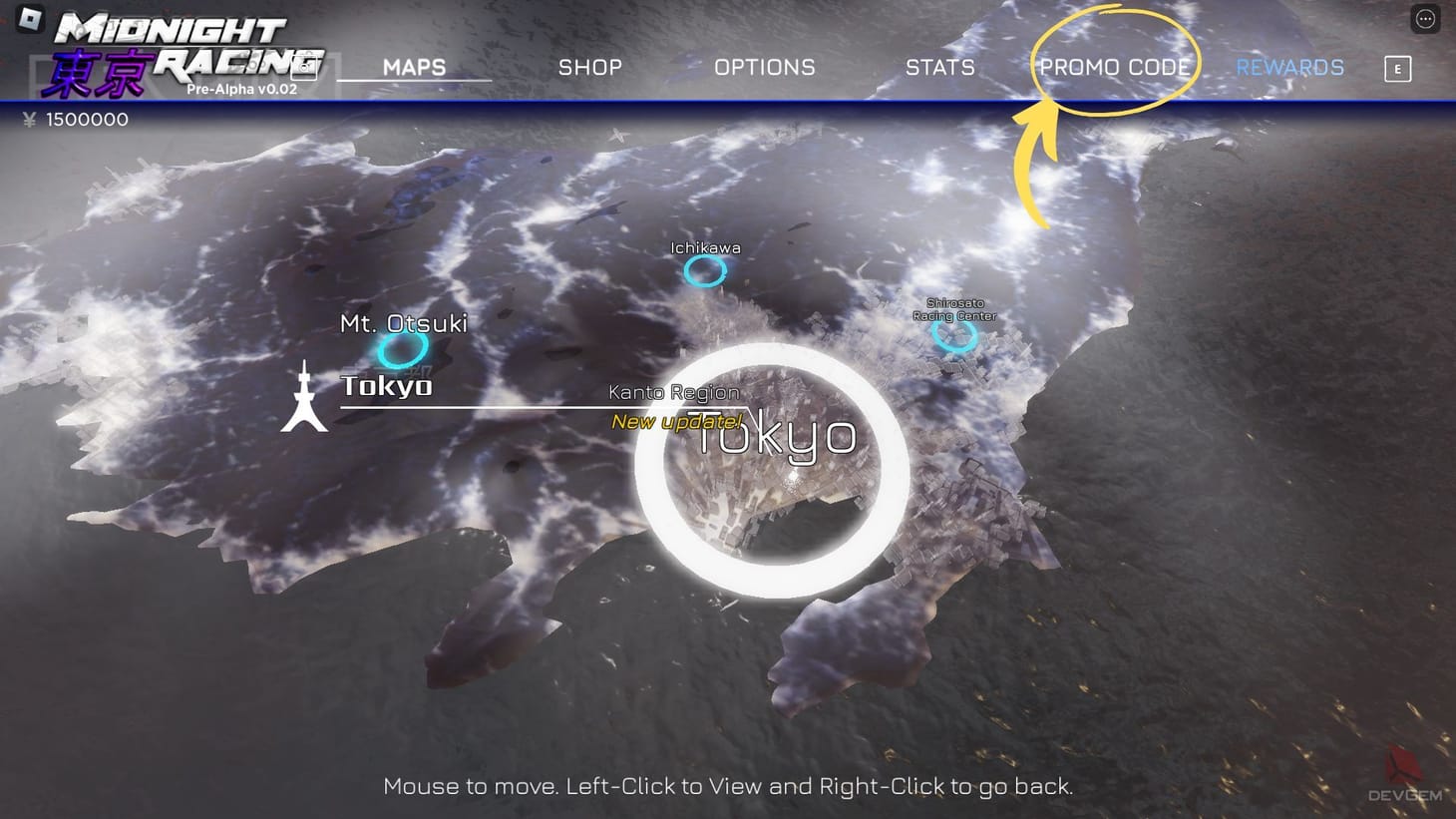Click the Tokyo Tower landmark icon
This screenshot has width=1456, height=819.
pyautogui.click(x=303, y=397)
